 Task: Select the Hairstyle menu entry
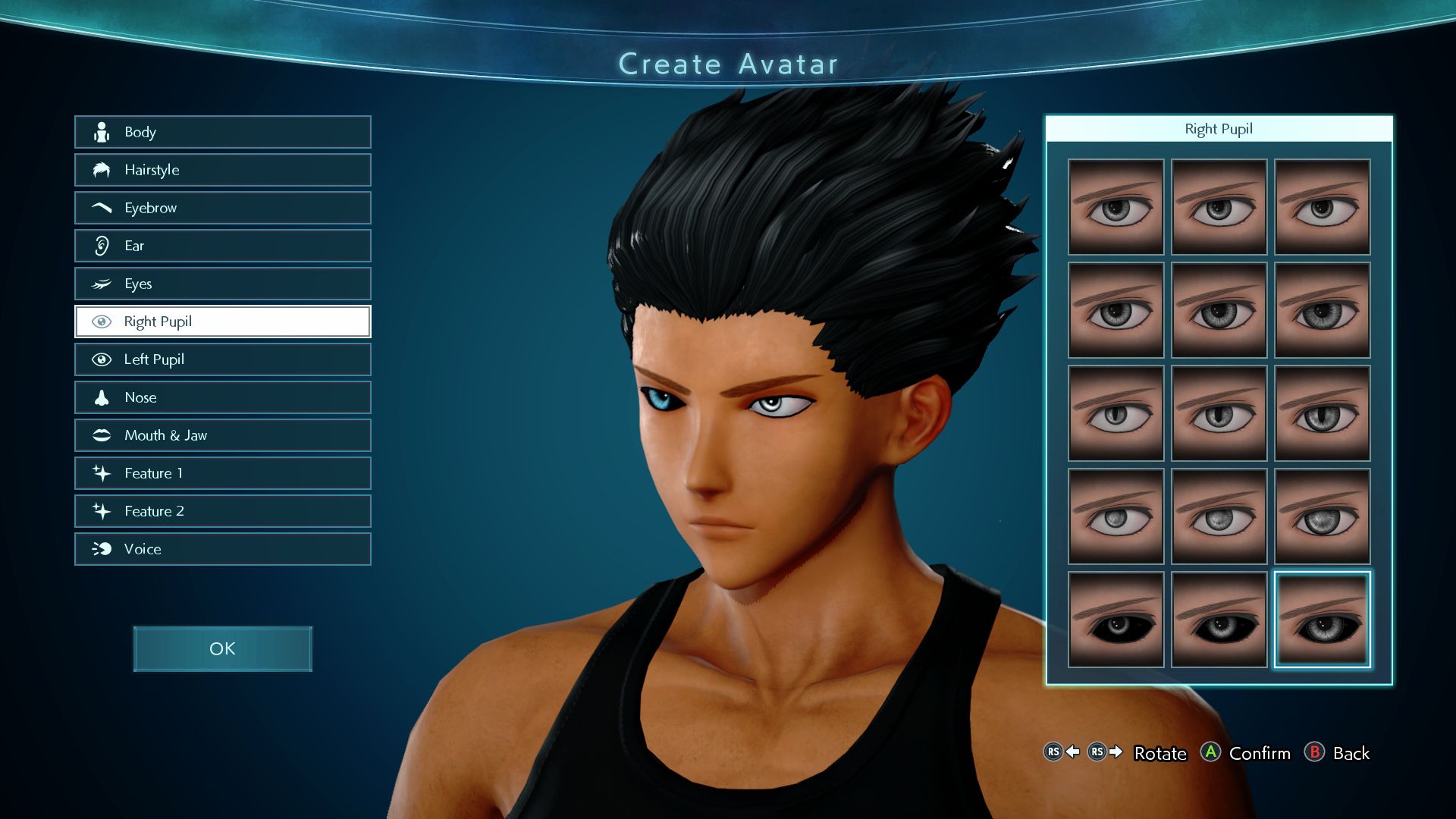coord(222,170)
